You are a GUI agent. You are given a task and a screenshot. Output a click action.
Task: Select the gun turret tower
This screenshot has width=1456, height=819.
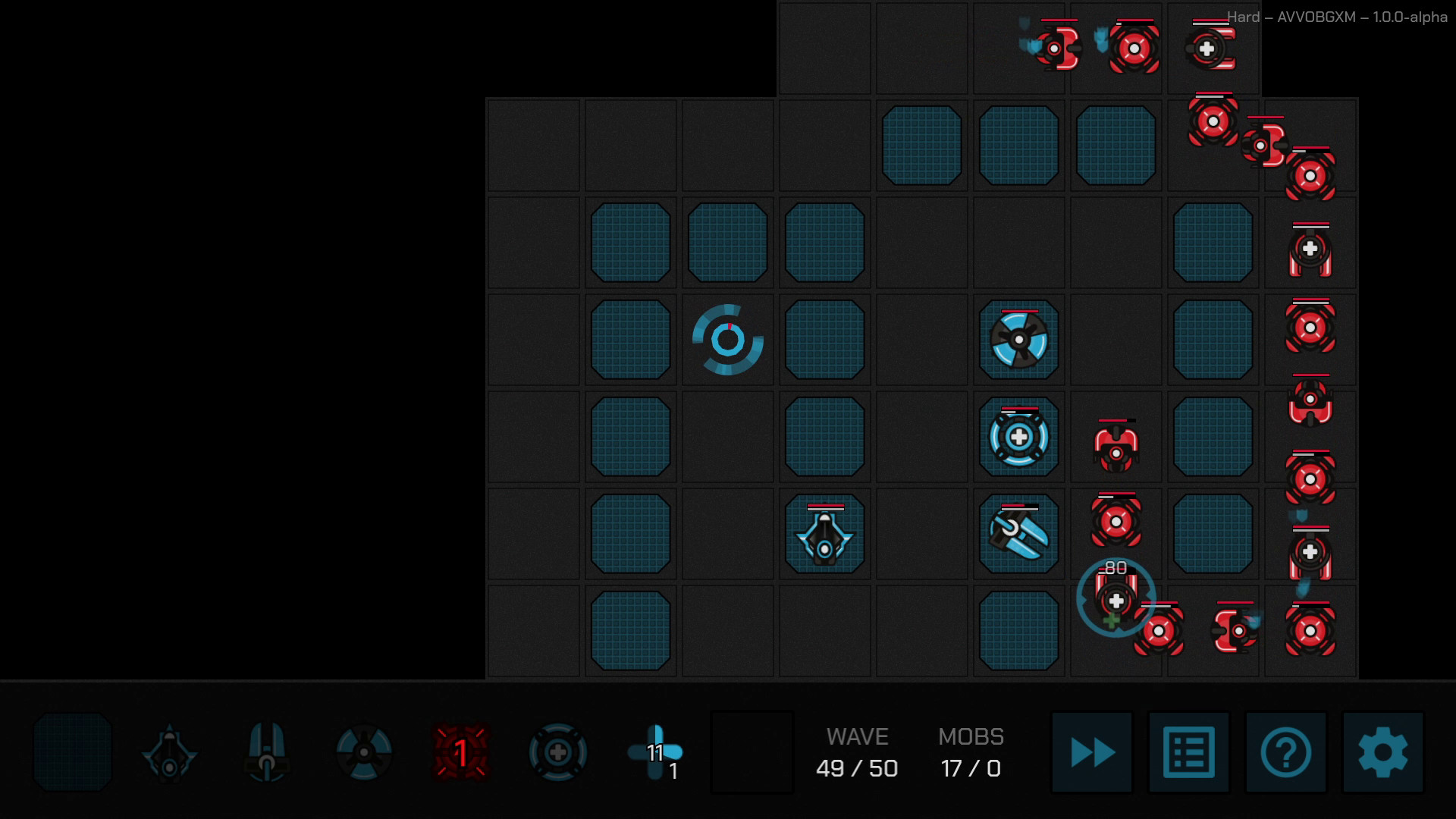click(169, 751)
